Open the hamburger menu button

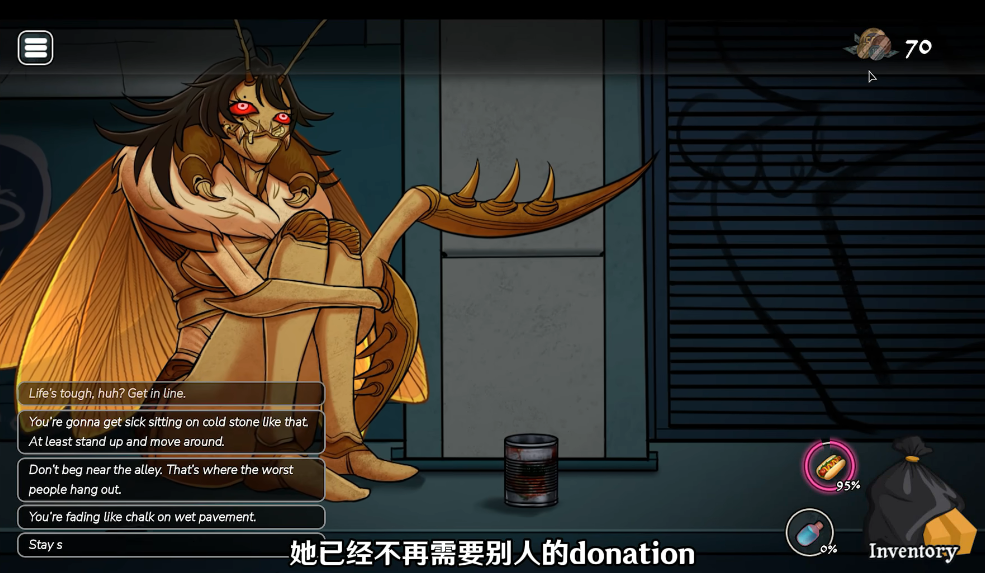pos(36,47)
